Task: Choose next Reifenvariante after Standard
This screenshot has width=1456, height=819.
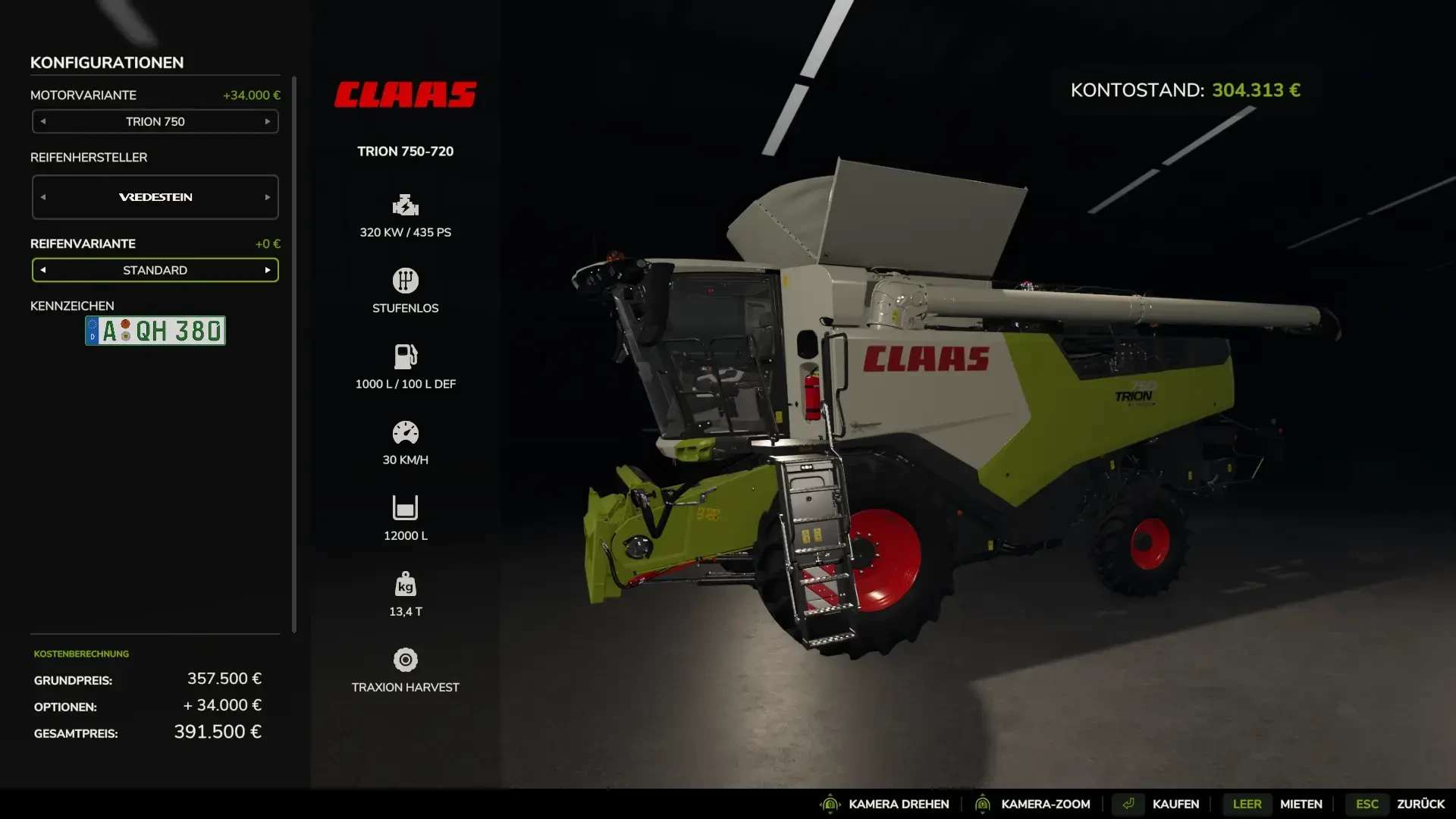Action: pos(267,270)
